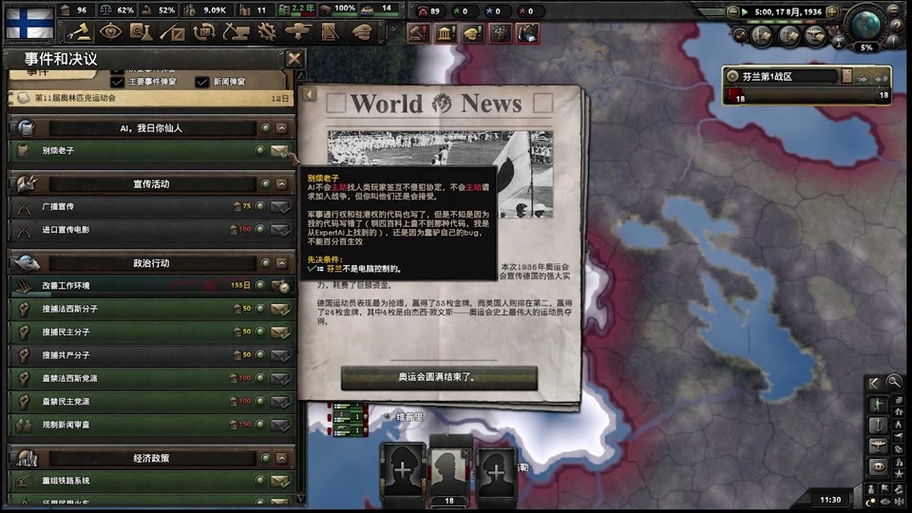Open the Finland flag country overview

click(29, 22)
